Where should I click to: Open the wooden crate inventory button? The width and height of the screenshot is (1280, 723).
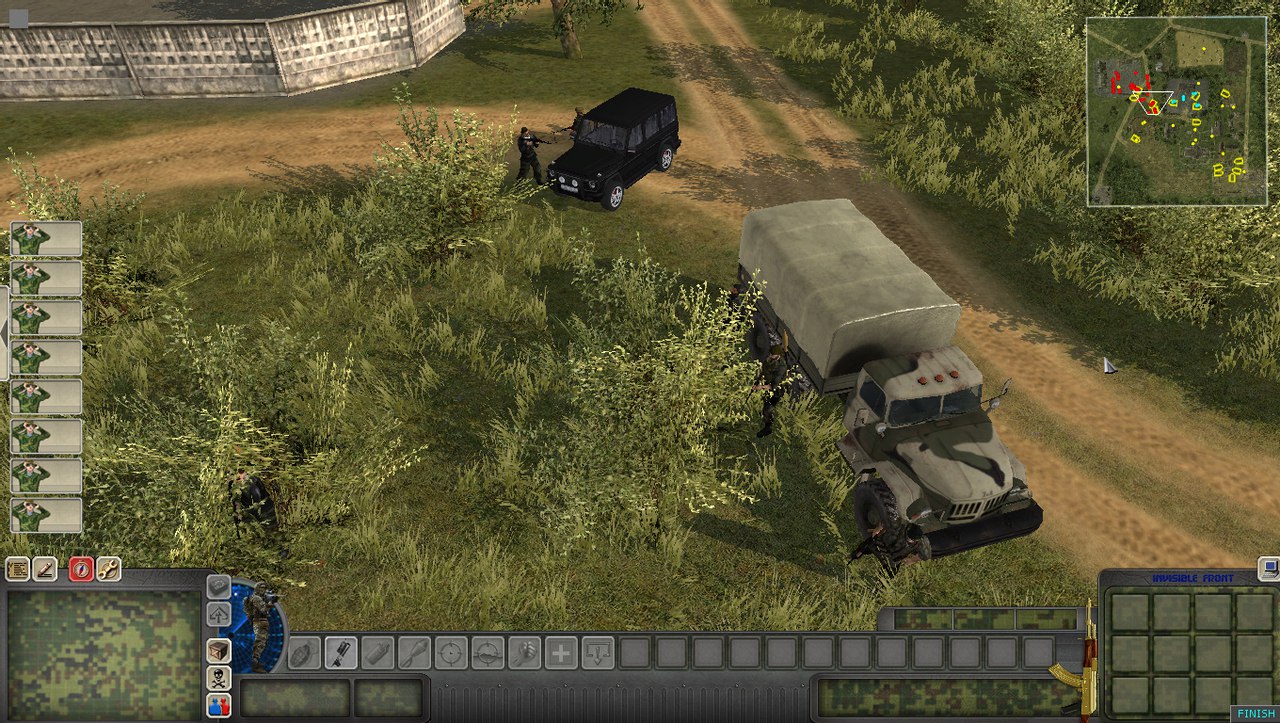point(218,650)
